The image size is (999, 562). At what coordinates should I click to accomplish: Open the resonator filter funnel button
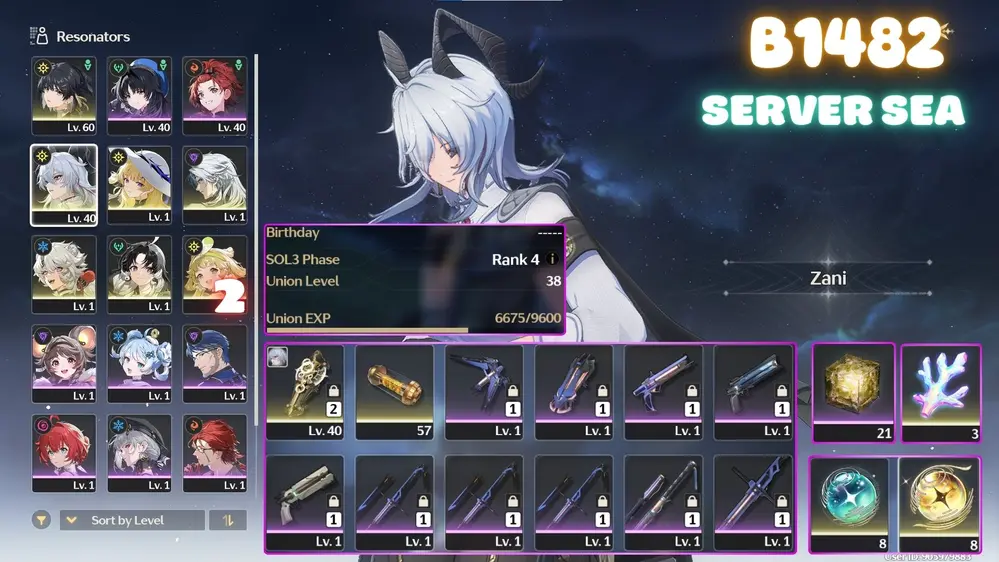tap(41, 520)
